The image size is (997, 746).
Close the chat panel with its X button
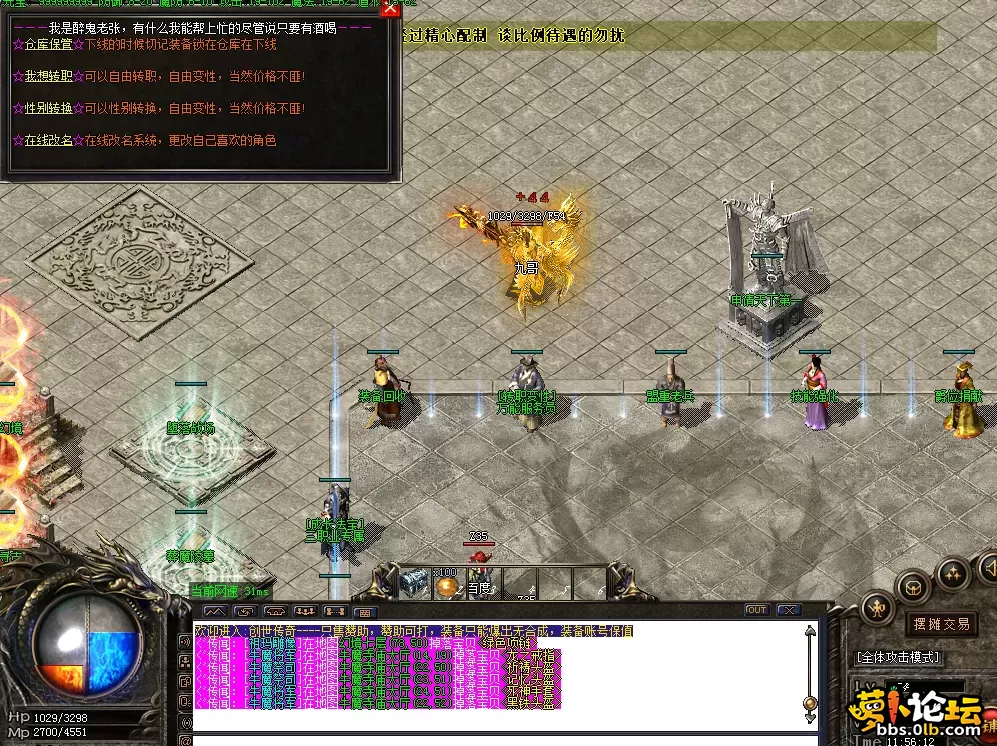(789, 610)
